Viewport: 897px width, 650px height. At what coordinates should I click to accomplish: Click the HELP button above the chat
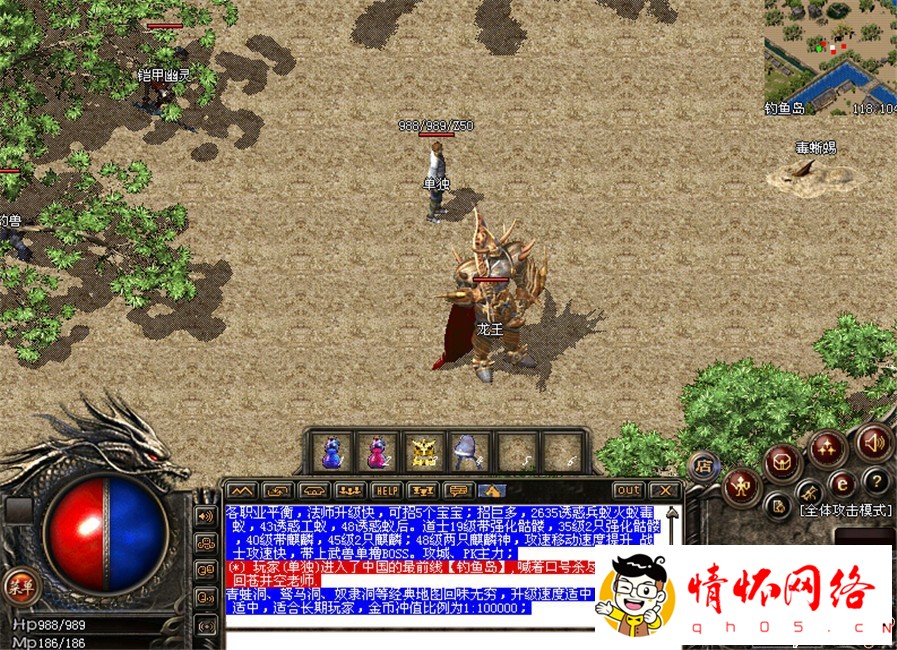click(x=385, y=490)
